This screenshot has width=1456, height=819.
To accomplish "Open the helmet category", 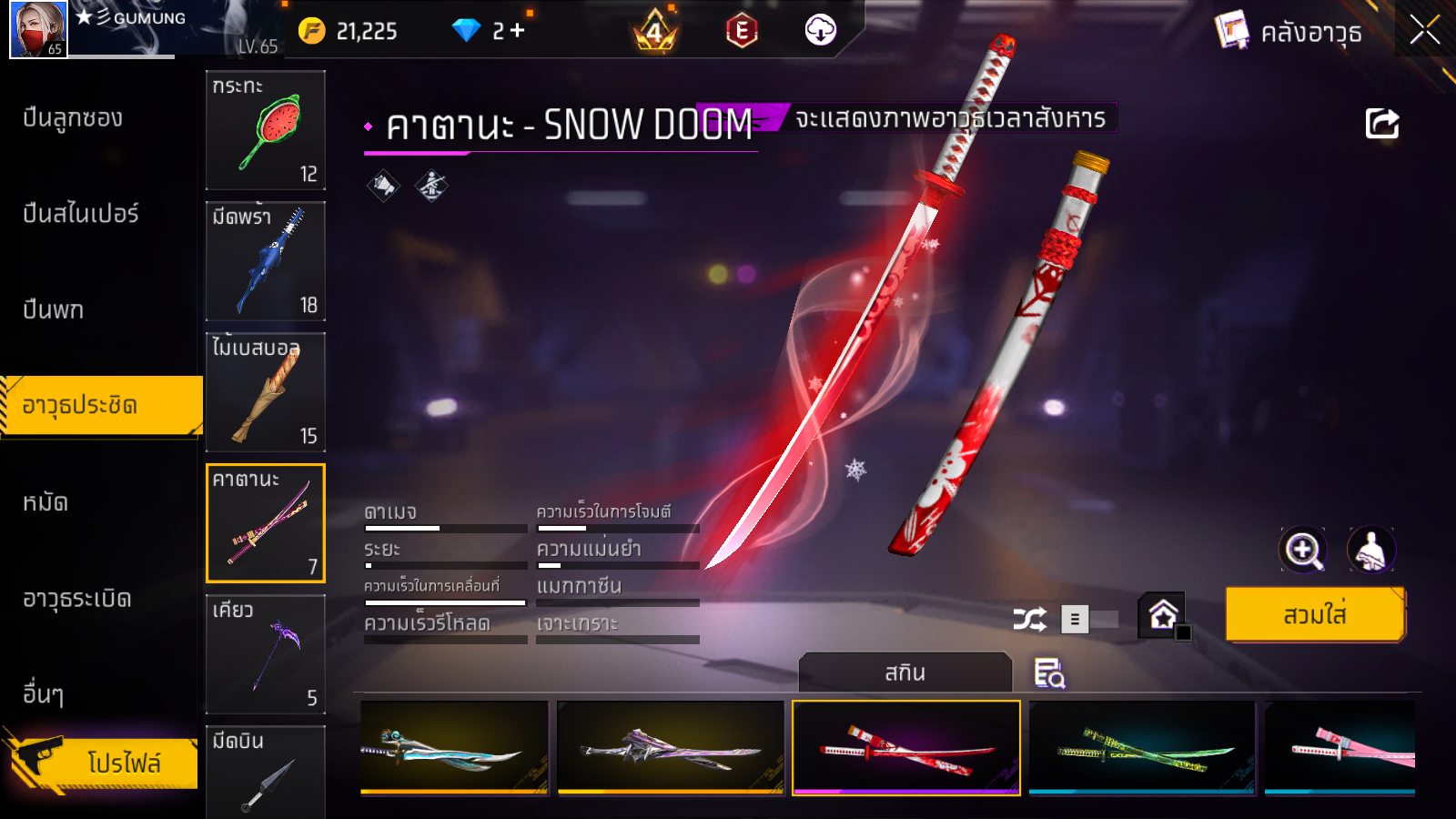I will 45,502.
